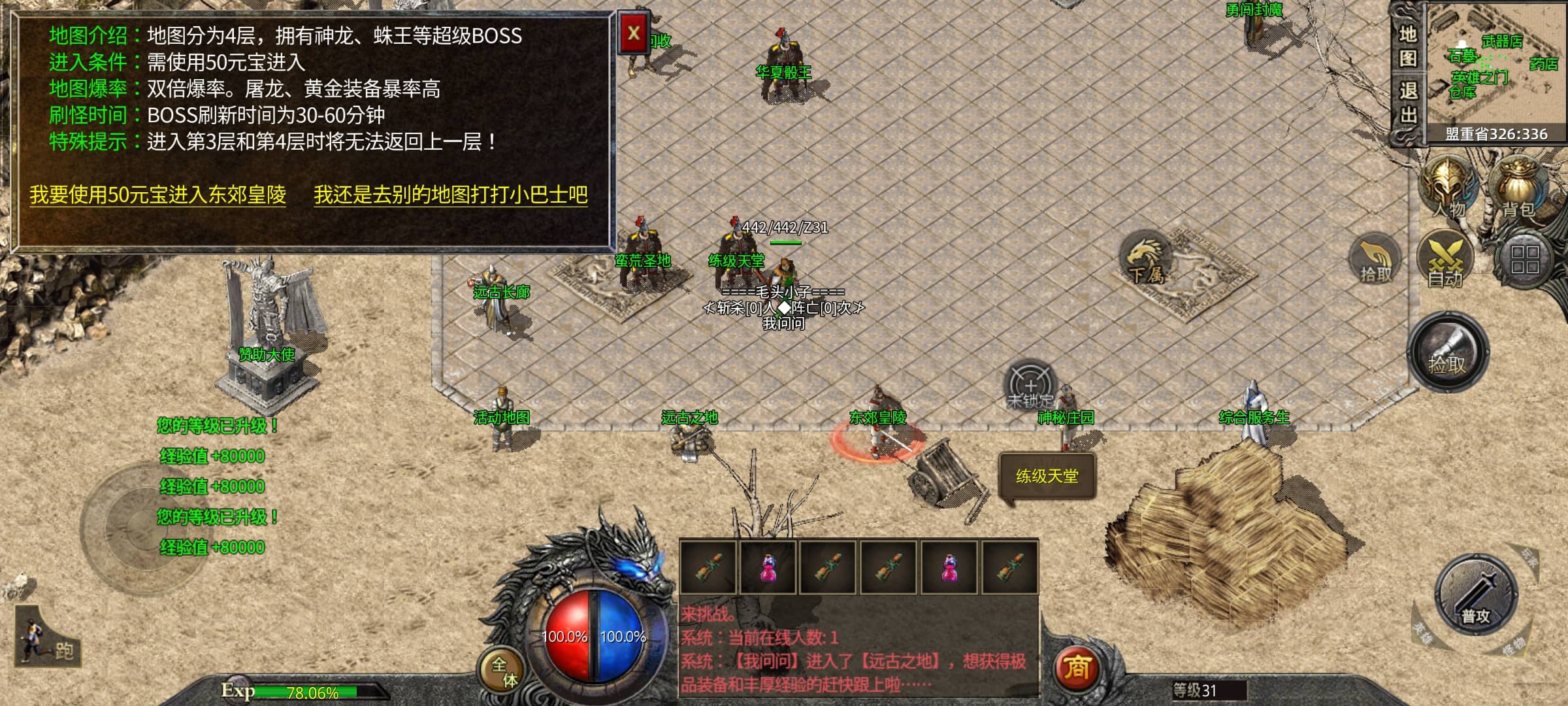Open the red 商 shop button
Viewport: 1568px width, 706px height.
(x=1077, y=667)
